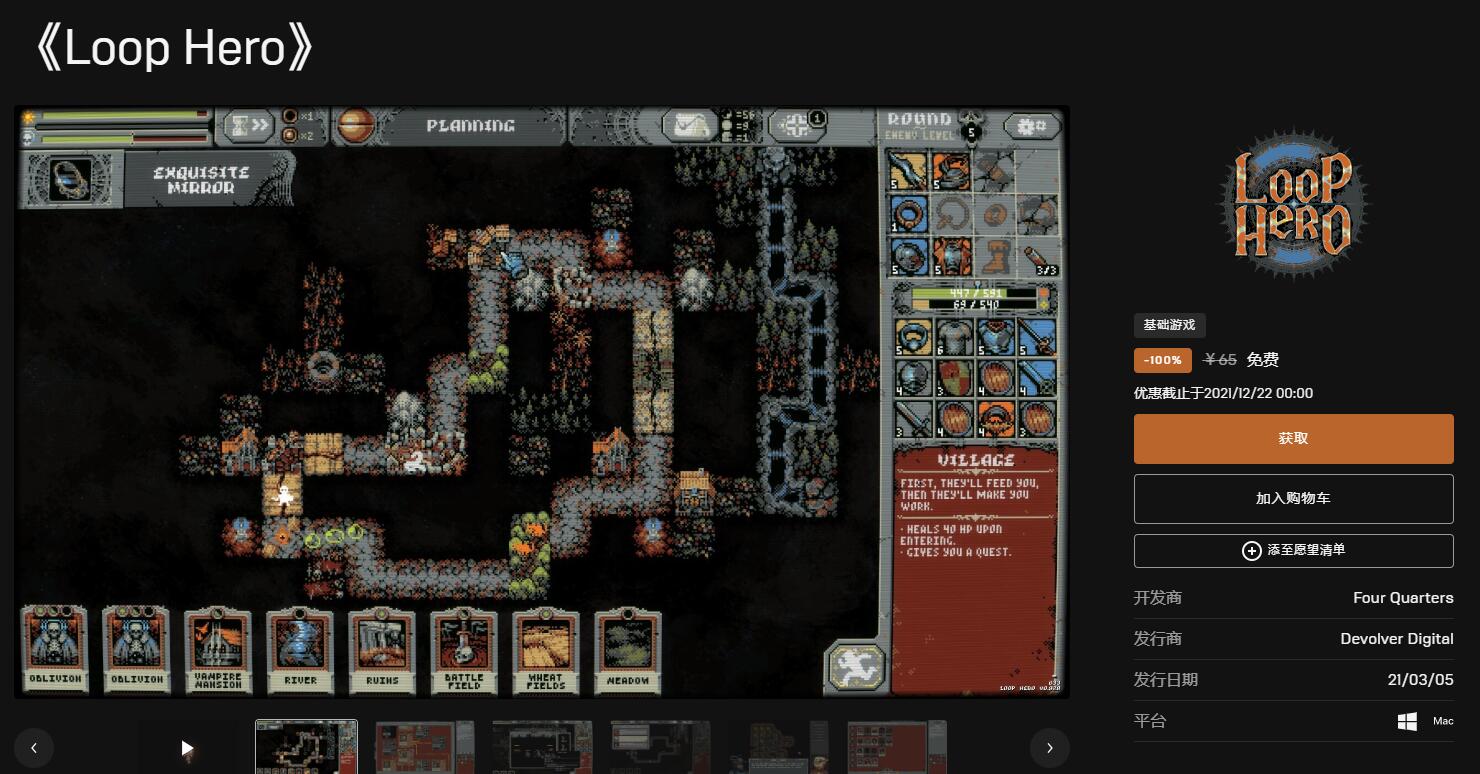This screenshot has height=774, width=1480.
Task: Pick the Wheat Fields card
Action: click(x=546, y=649)
